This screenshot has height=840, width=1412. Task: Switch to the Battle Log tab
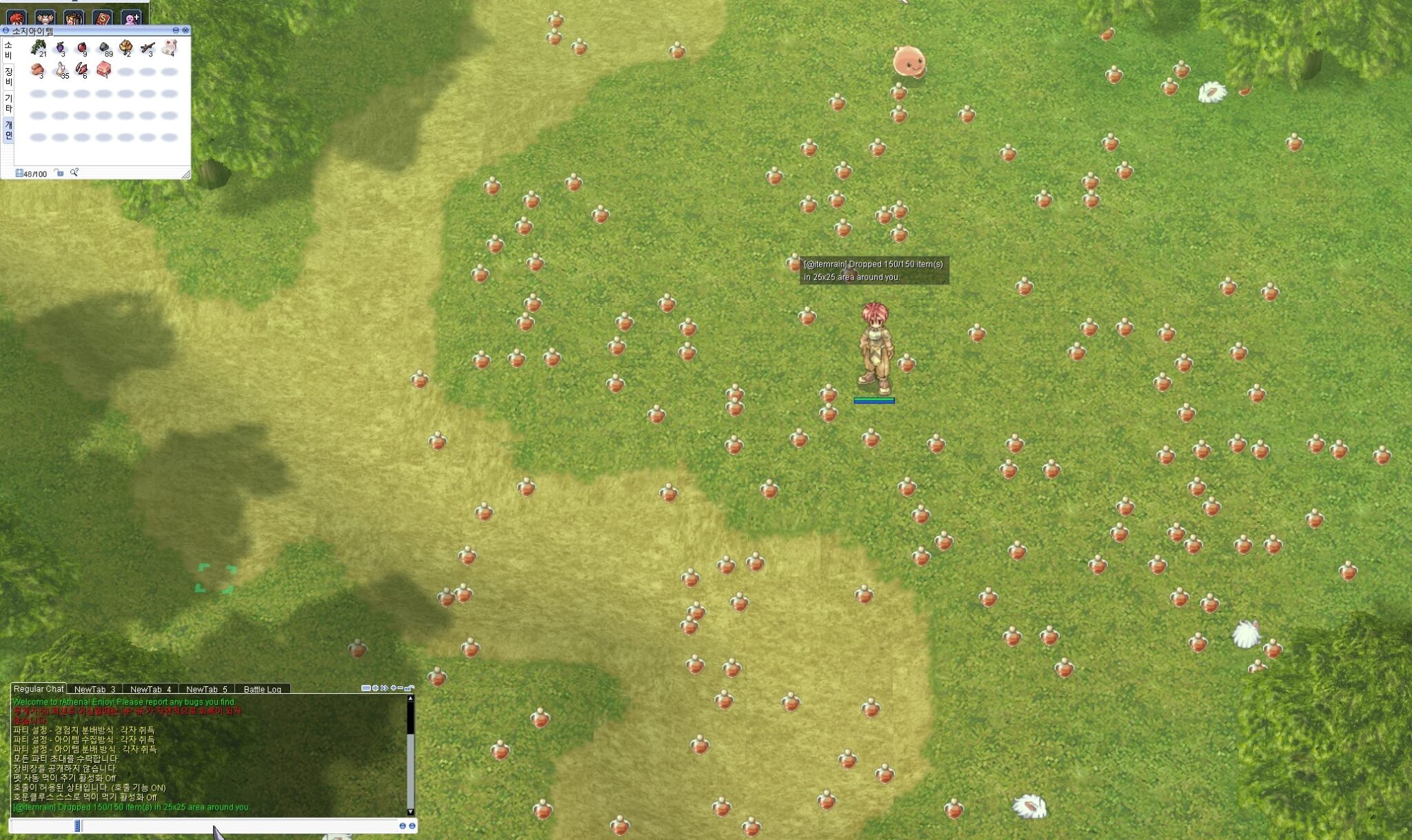point(264,690)
